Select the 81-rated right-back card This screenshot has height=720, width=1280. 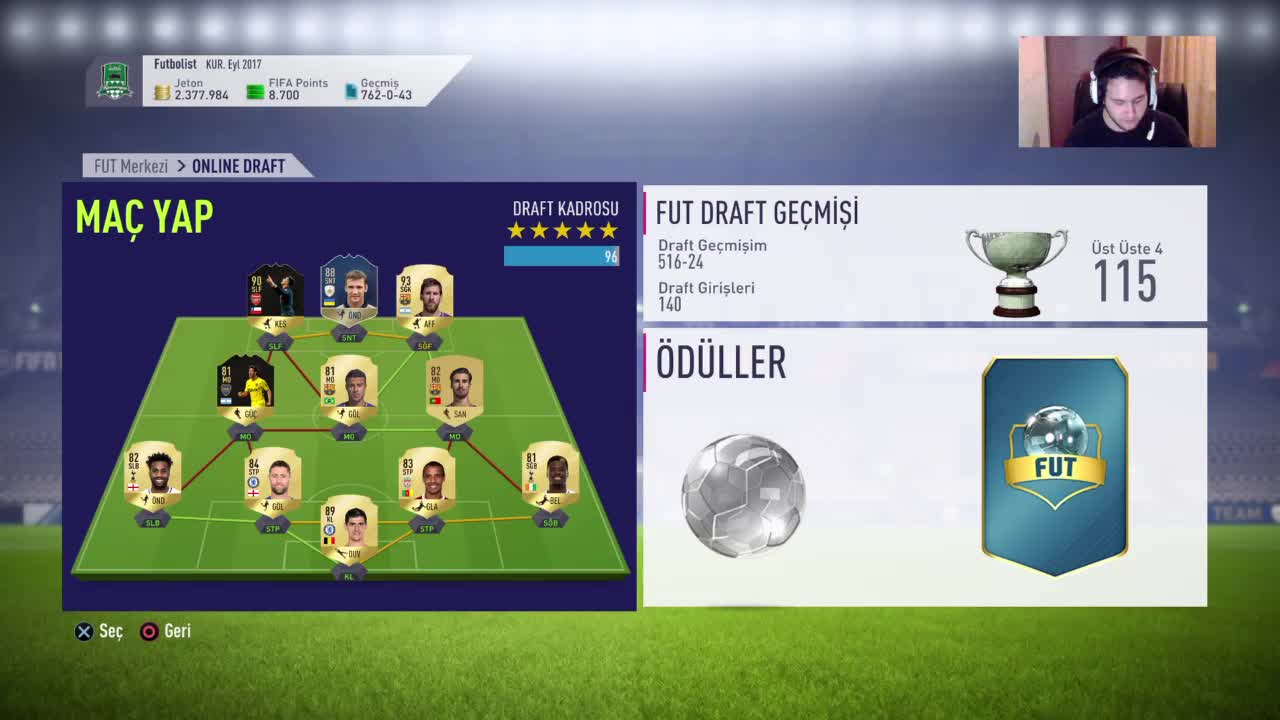(x=550, y=475)
